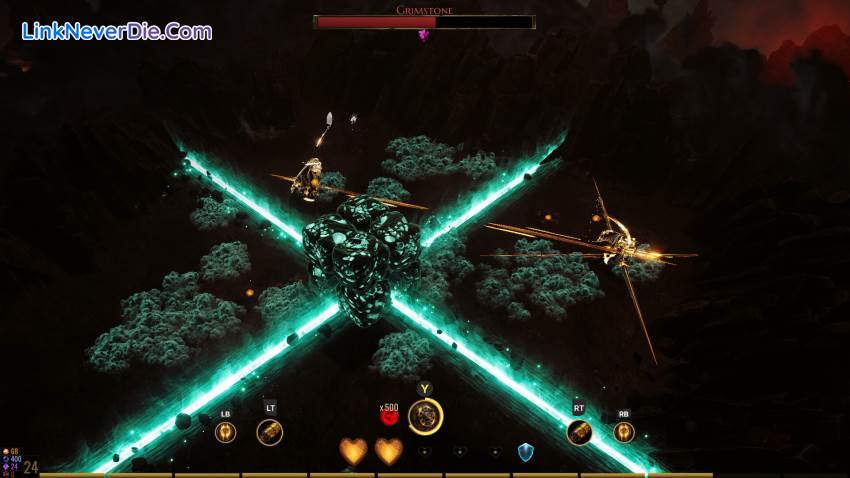Viewport: 850px width, 478px height.
Task: Use the gauntlet ability labeled LT
Action: tap(269, 432)
